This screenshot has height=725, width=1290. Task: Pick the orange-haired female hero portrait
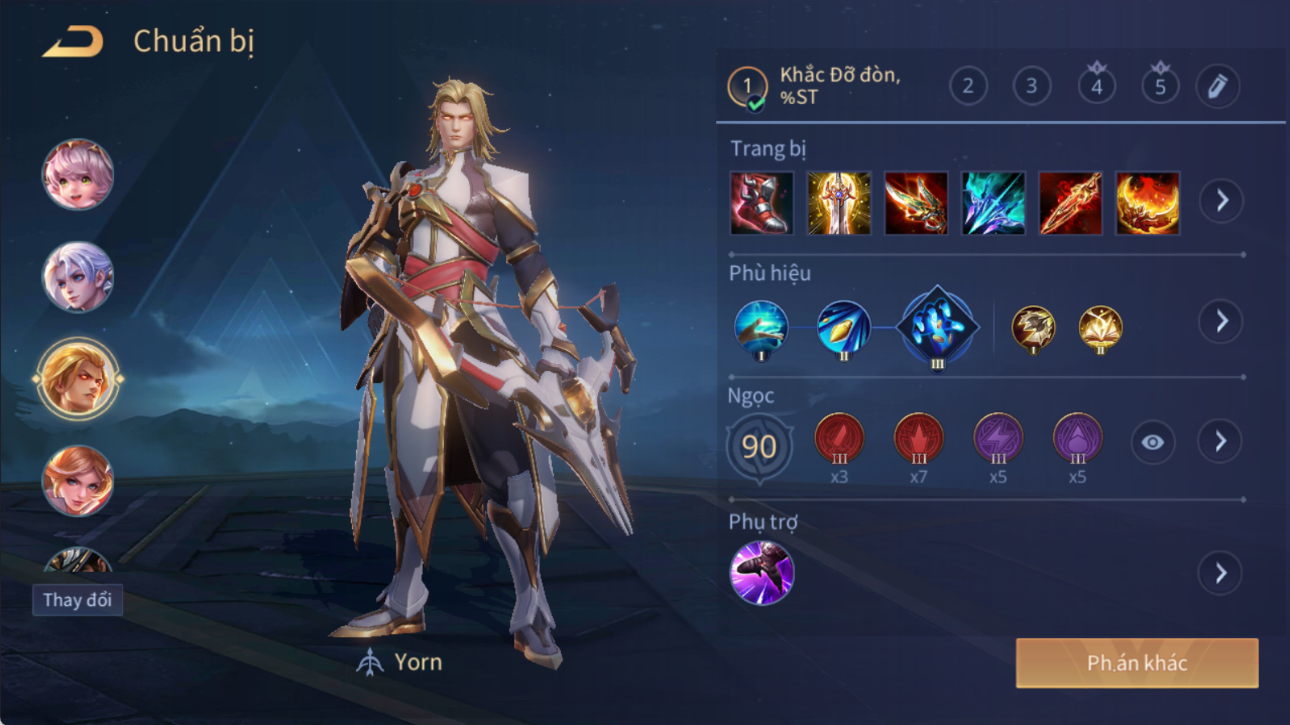tap(77, 481)
